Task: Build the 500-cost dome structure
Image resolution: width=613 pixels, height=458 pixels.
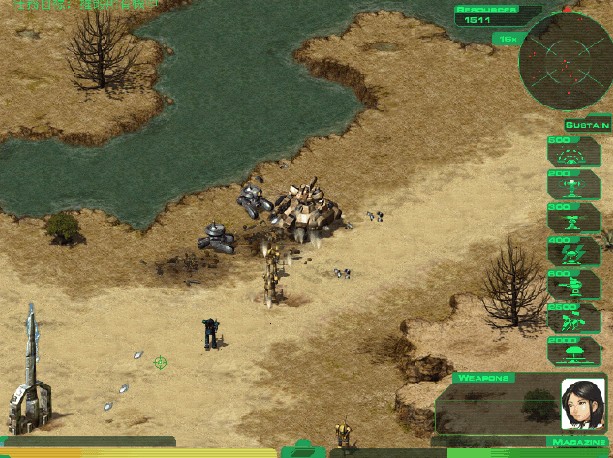Action: pos(573,151)
